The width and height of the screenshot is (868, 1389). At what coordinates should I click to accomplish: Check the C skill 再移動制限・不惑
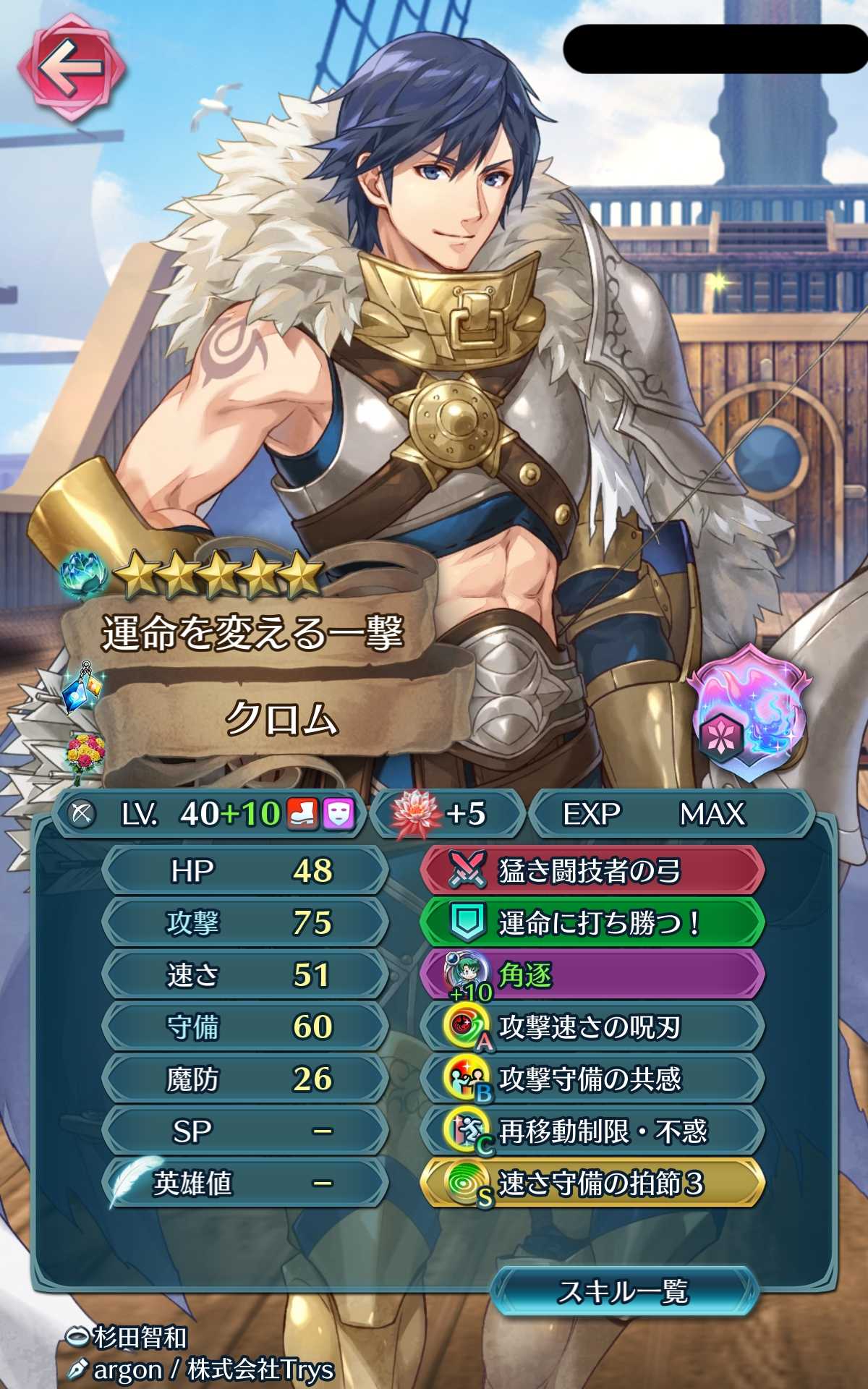pos(592,1131)
